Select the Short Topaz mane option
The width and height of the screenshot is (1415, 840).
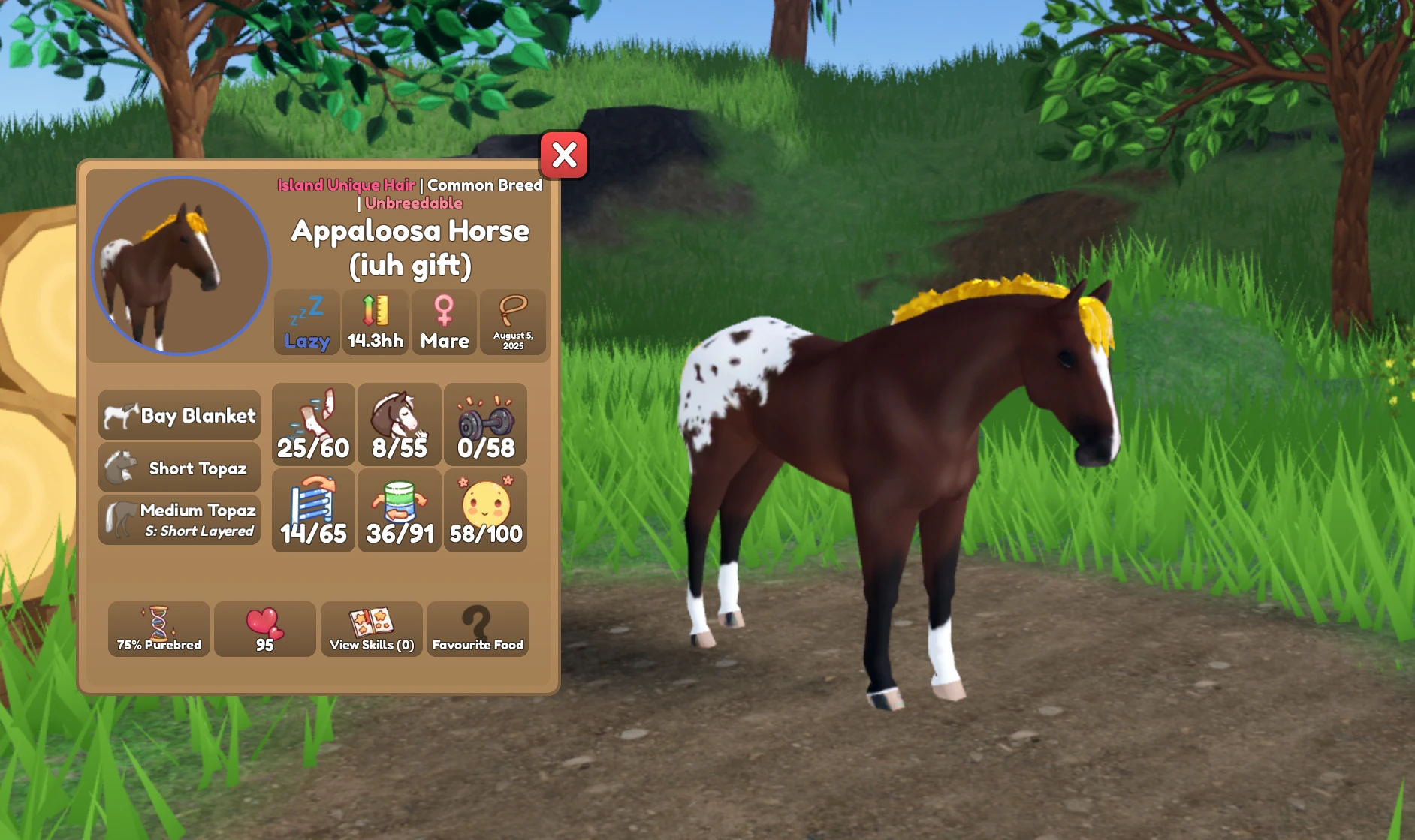pyautogui.click(x=179, y=467)
